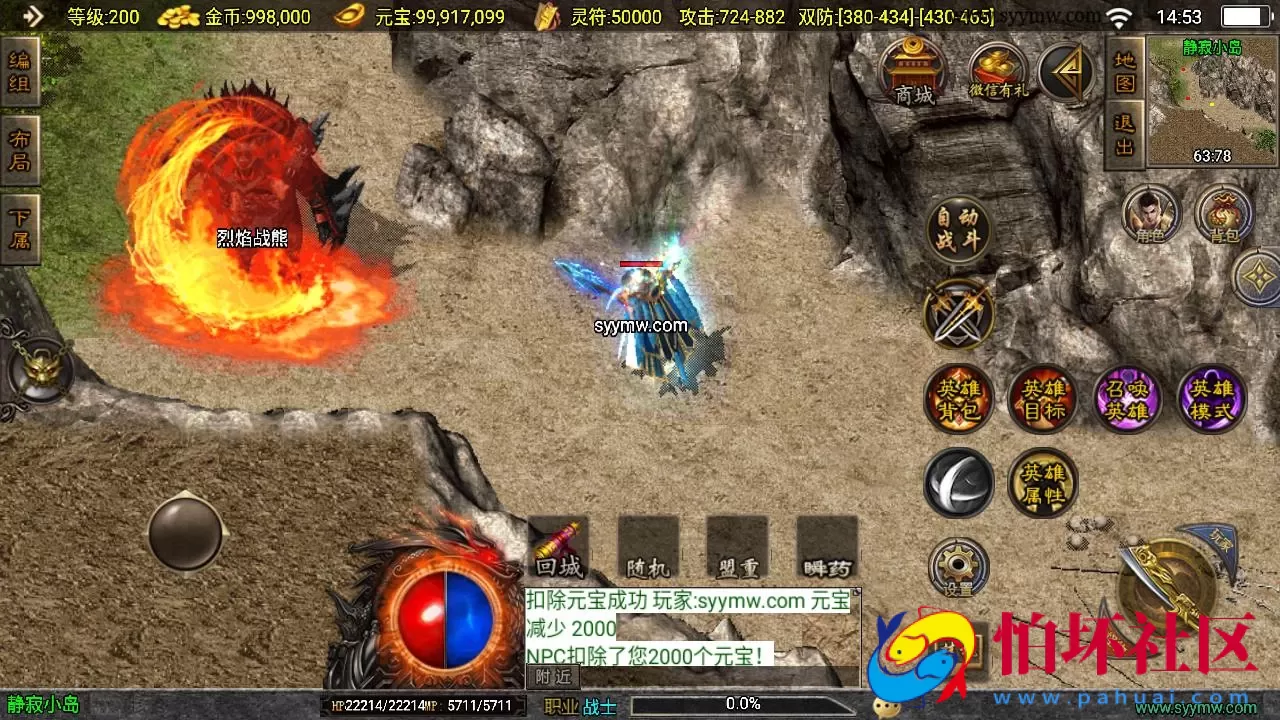Open the 背包 inventory
Screen dimensions: 1280x720
click(x=1225, y=213)
